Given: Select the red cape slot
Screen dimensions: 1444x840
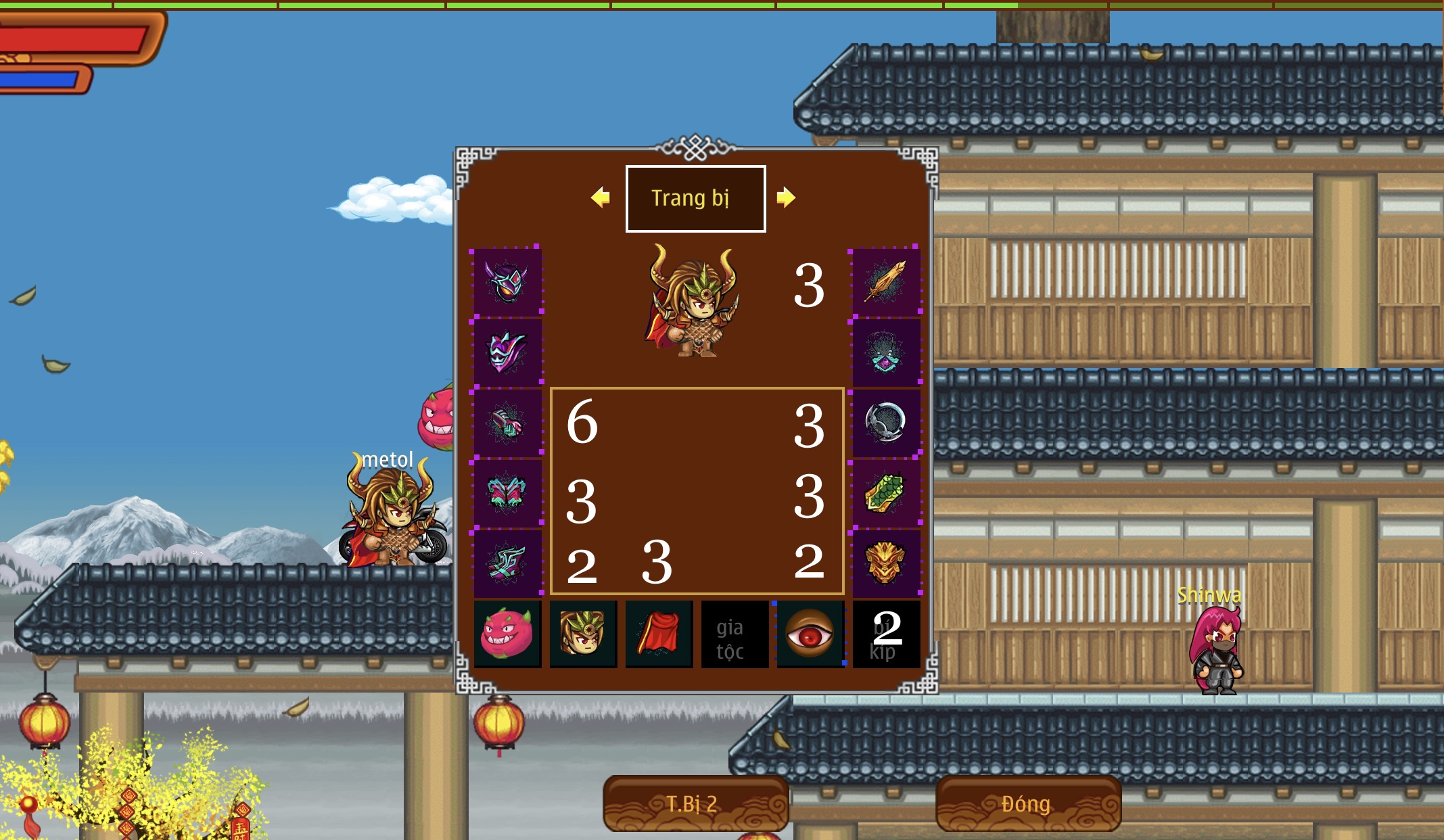Looking at the screenshot, I should click(x=659, y=634).
